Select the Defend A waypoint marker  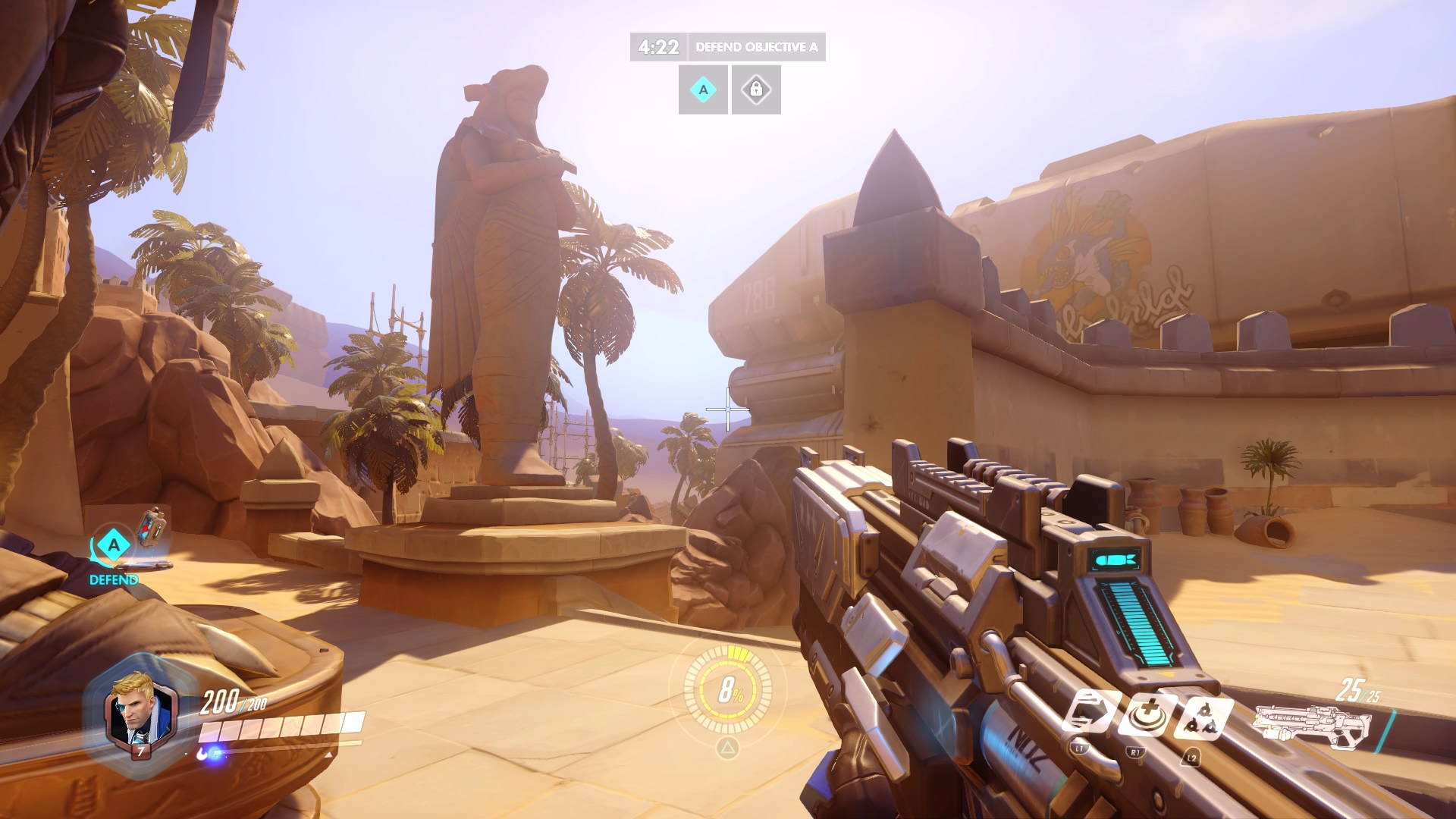coord(114,545)
